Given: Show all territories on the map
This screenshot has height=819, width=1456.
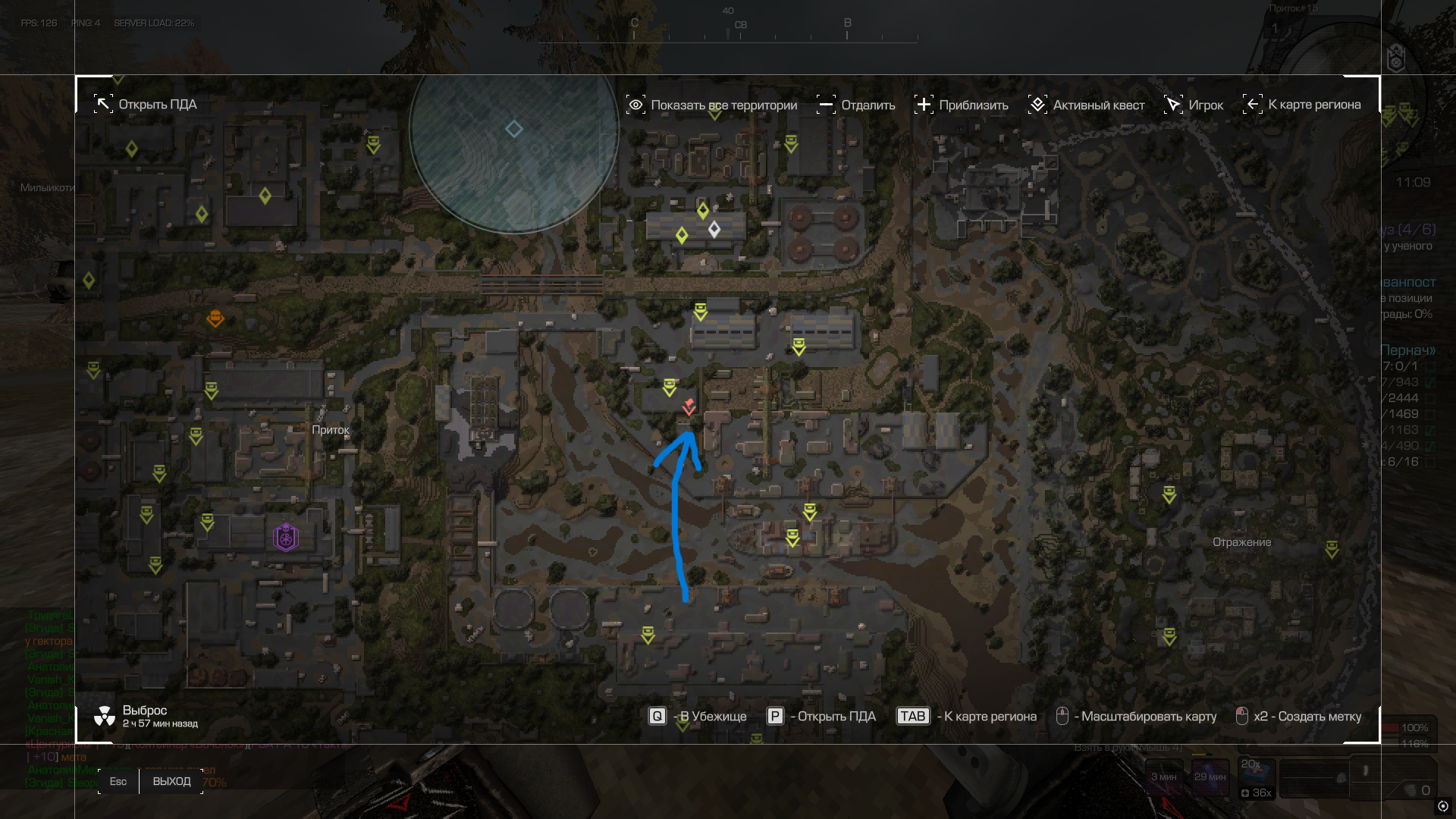Looking at the screenshot, I should coord(711,105).
